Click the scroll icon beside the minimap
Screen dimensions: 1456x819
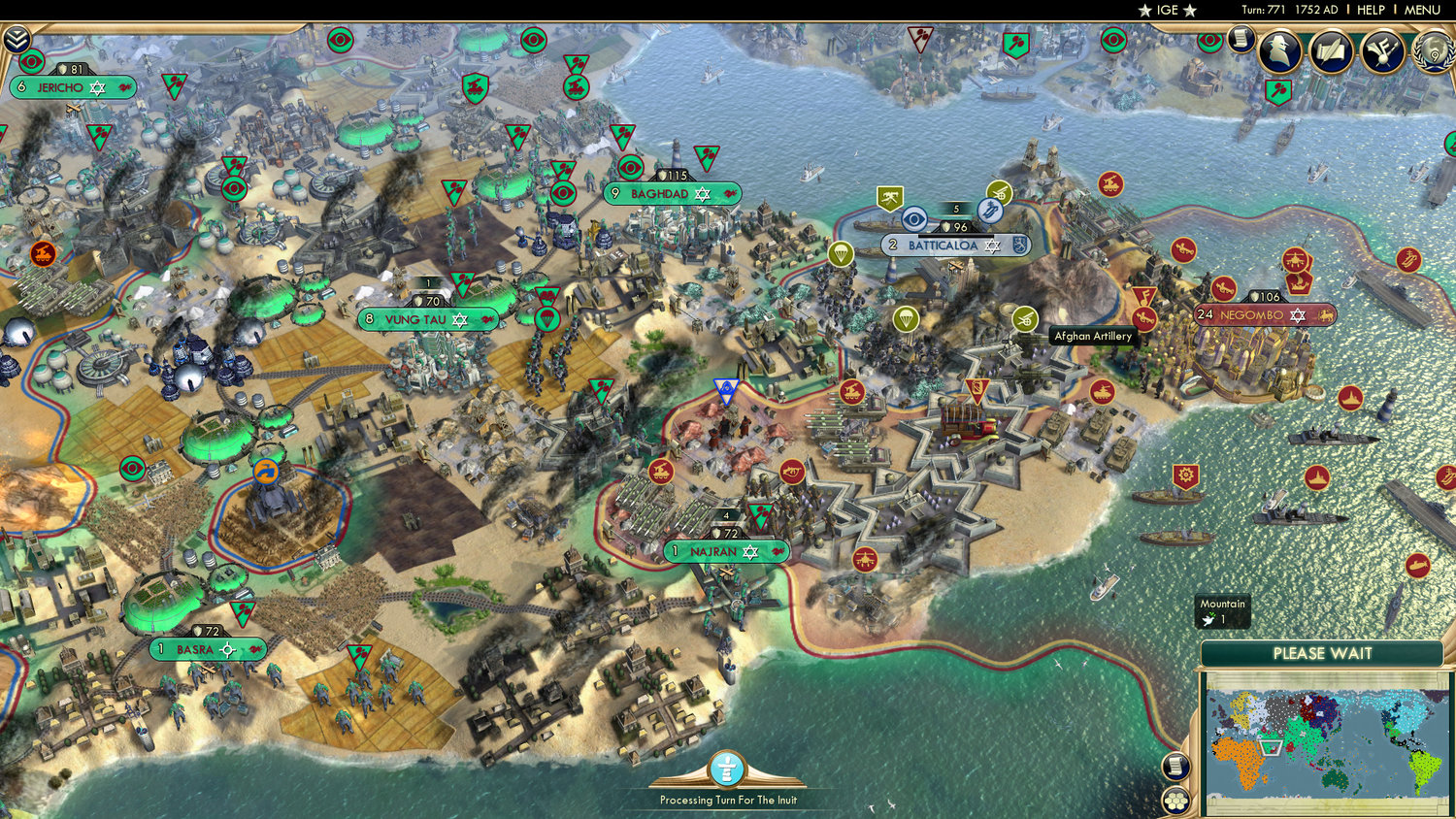[1175, 767]
